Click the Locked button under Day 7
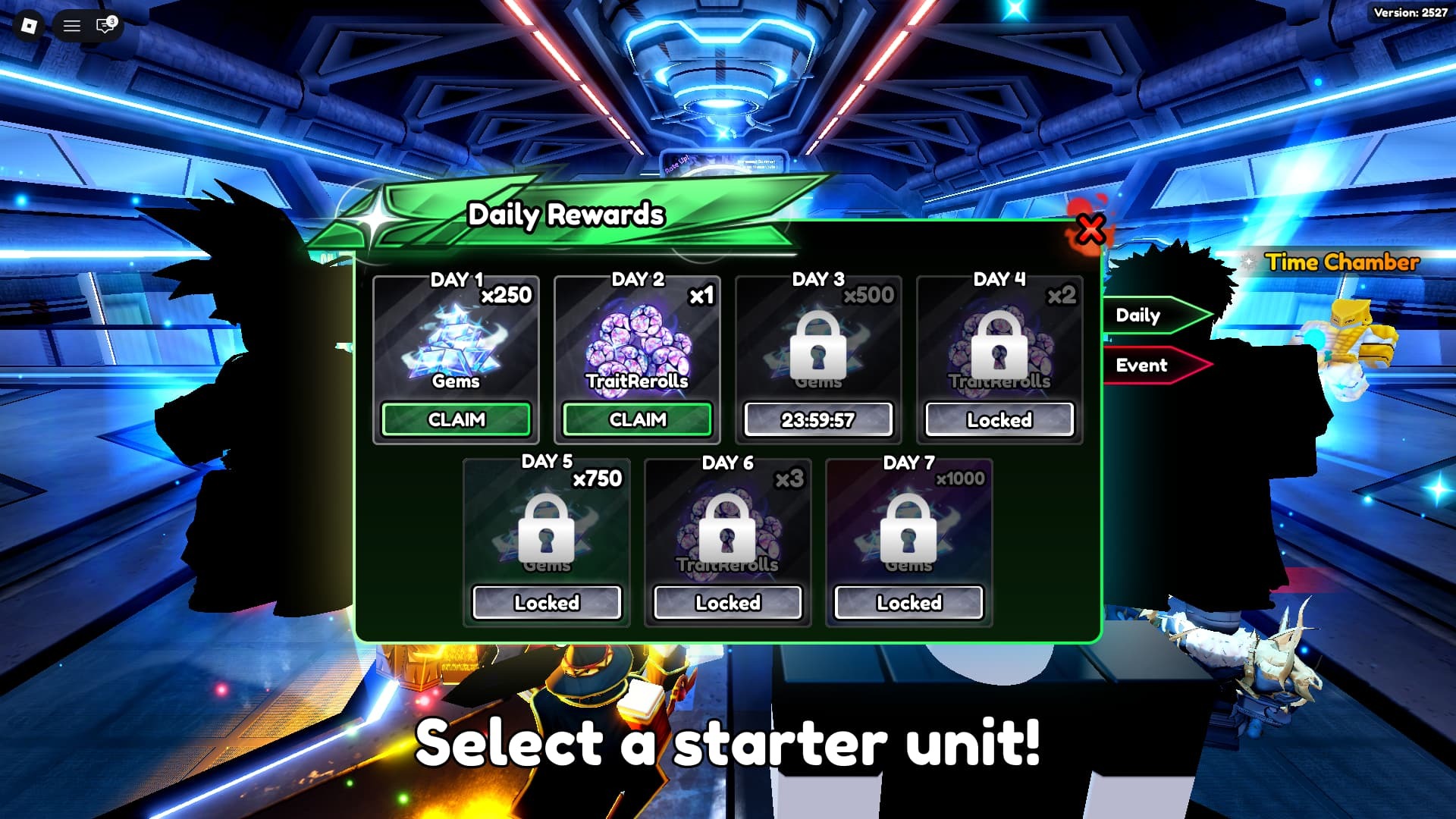This screenshot has width=1456, height=819. [907, 602]
